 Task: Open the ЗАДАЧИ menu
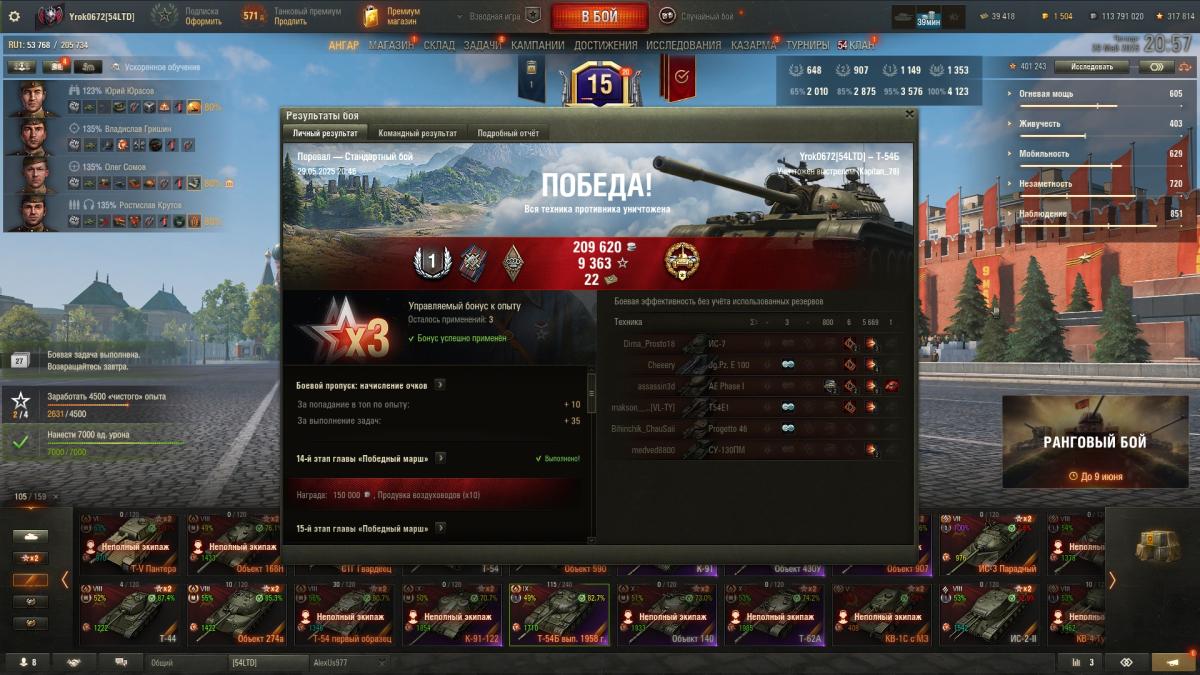(x=482, y=45)
